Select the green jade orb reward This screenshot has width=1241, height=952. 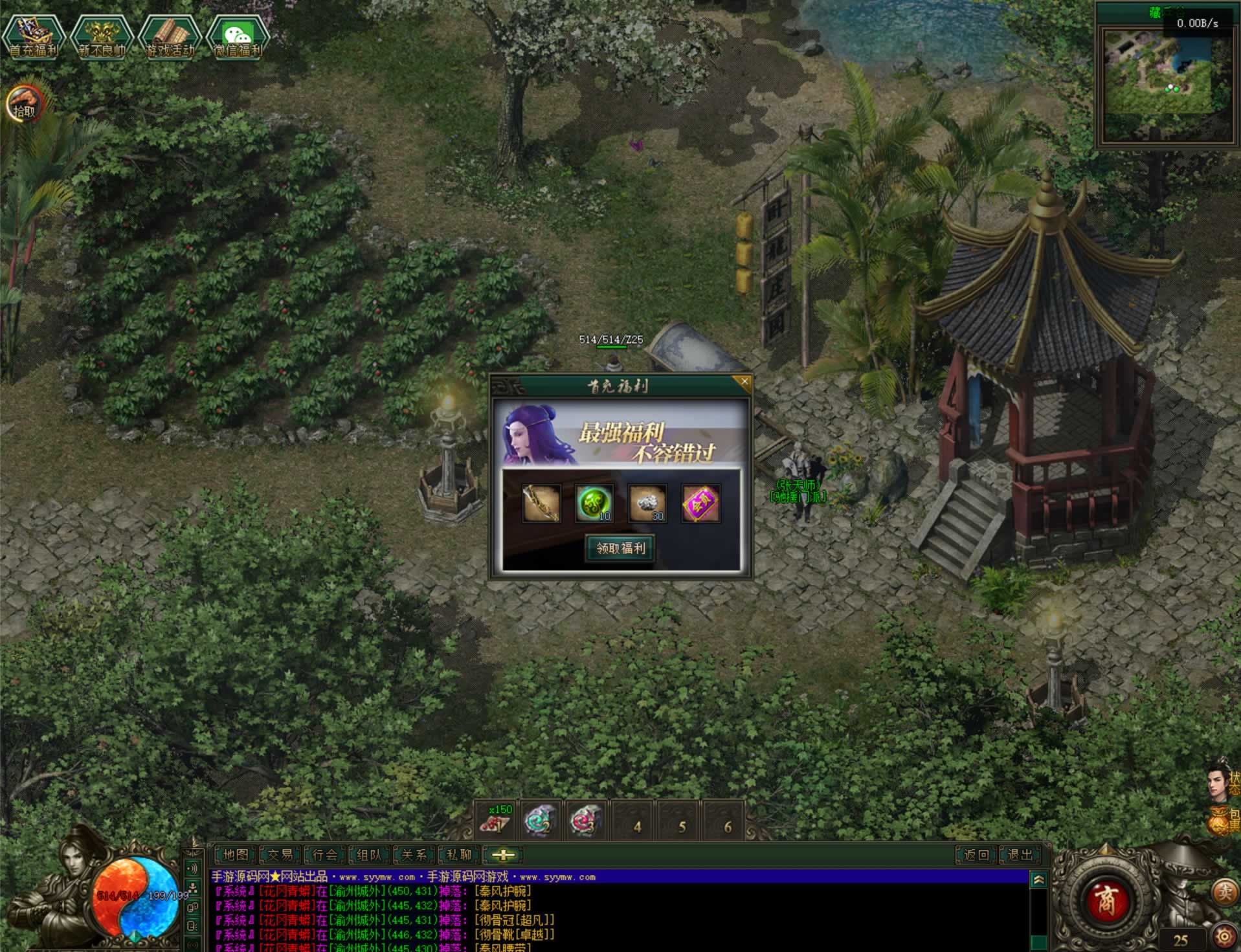click(594, 503)
